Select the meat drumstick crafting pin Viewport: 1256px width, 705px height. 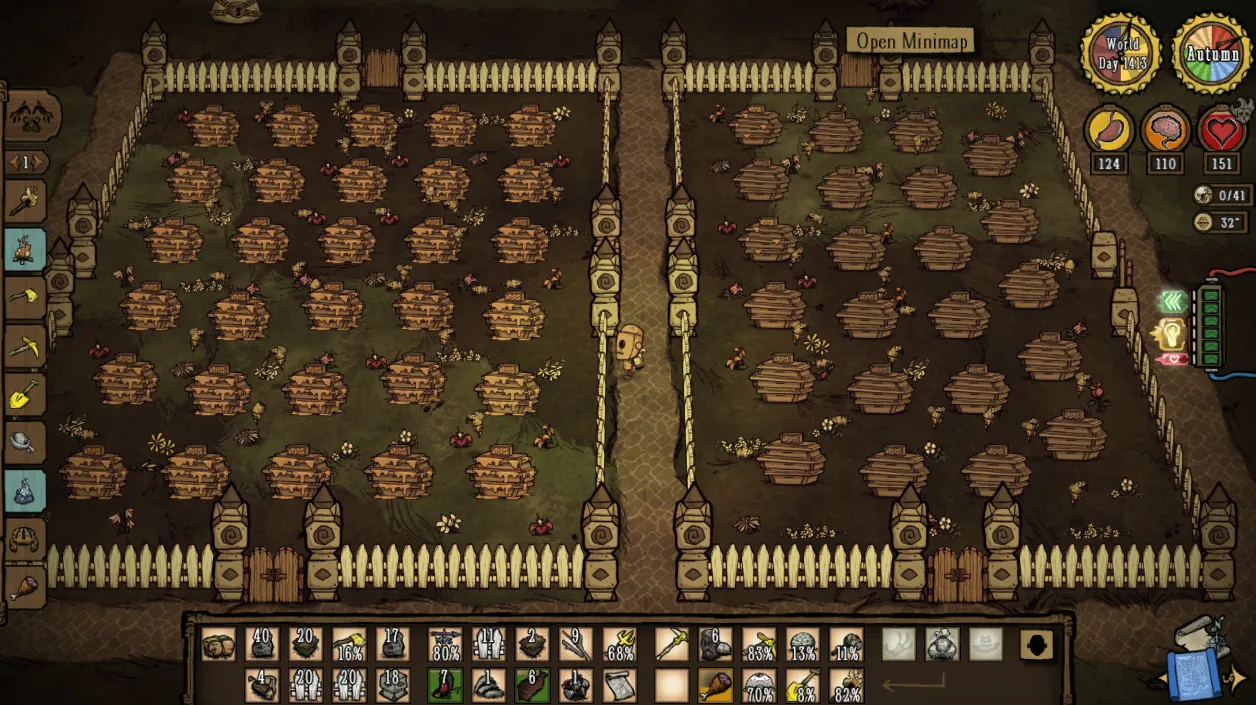(x=25, y=587)
